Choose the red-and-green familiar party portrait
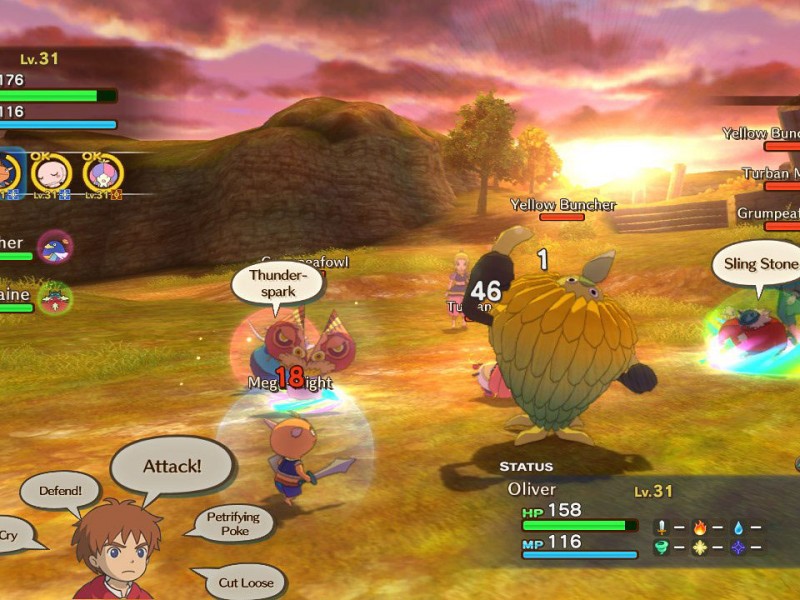The height and width of the screenshot is (600, 800). coord(55,297)
